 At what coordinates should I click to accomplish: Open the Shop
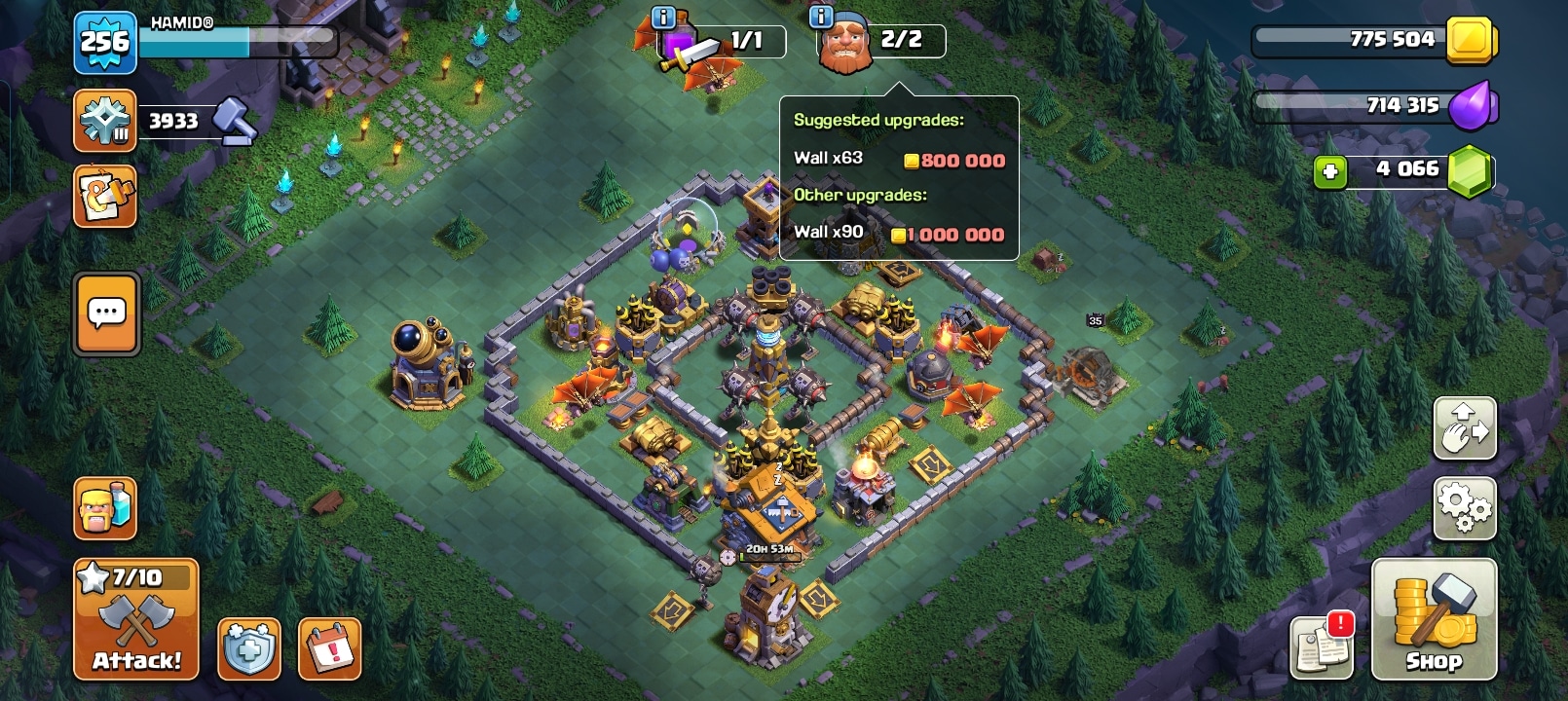pos(1433,619)
